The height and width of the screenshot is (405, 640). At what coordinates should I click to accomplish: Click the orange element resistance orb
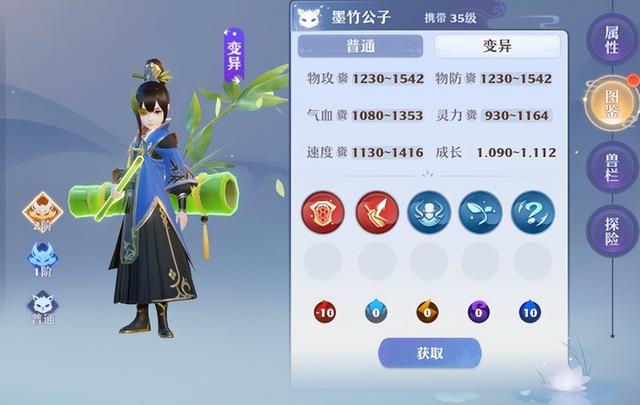pyautogui.click(x=427, y=312)
